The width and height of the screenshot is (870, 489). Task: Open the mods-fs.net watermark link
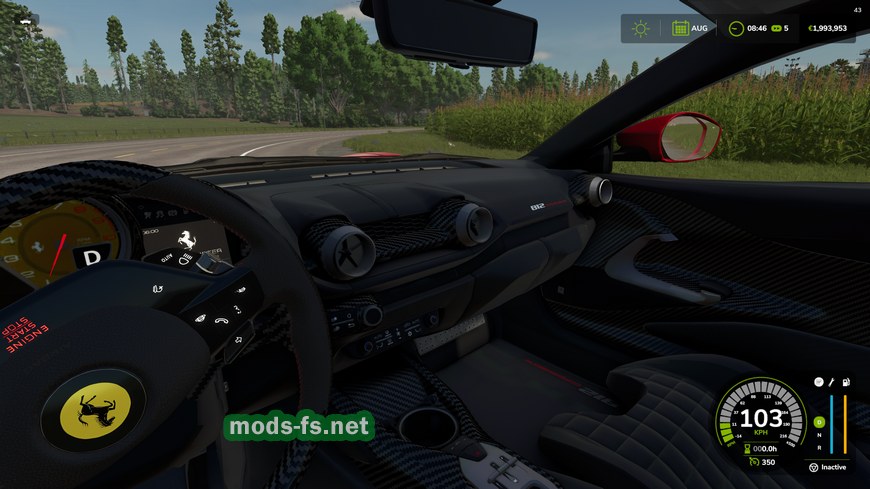299,427
